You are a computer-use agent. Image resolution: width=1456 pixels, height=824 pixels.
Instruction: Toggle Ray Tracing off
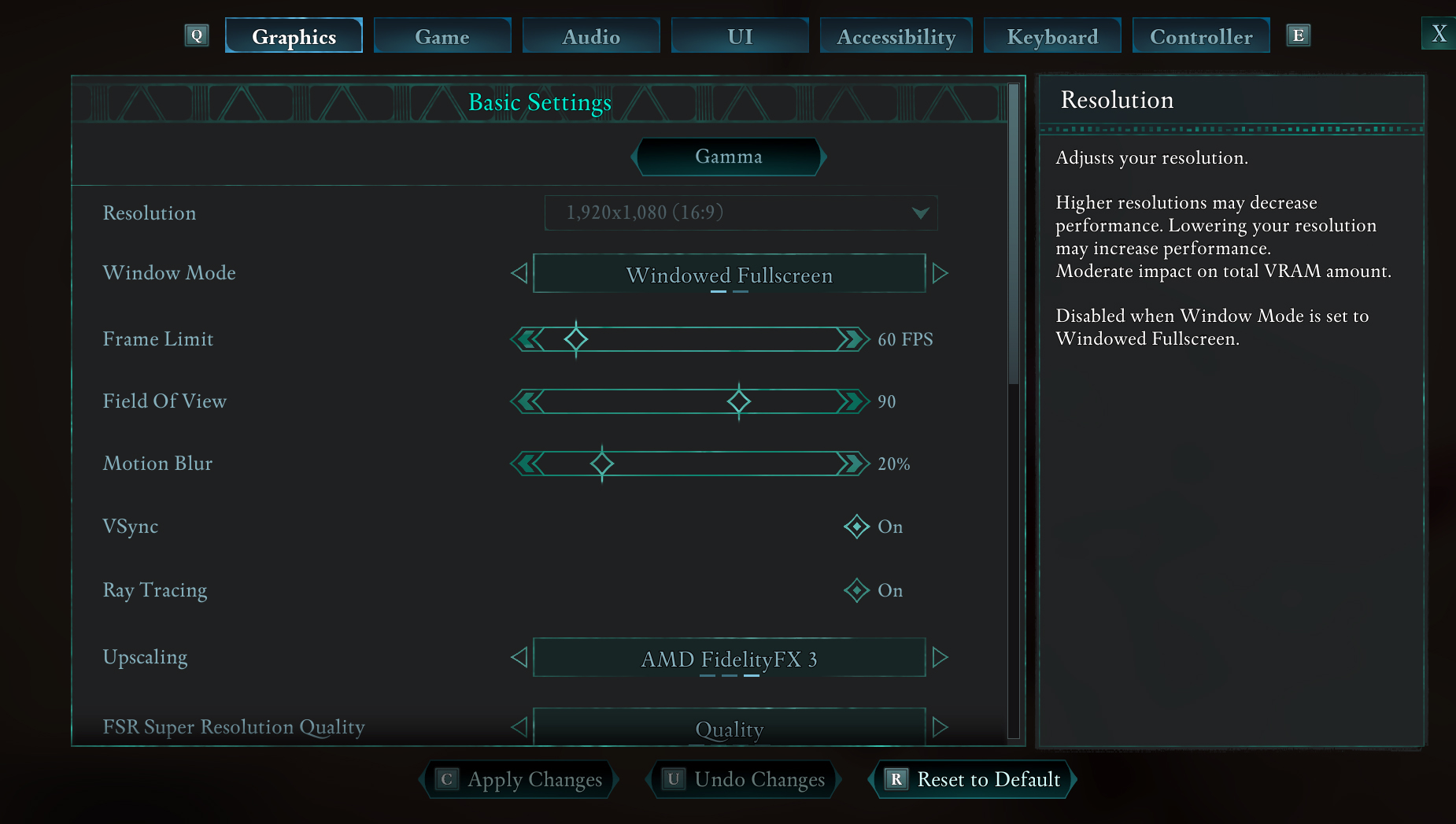coord(856,590)
